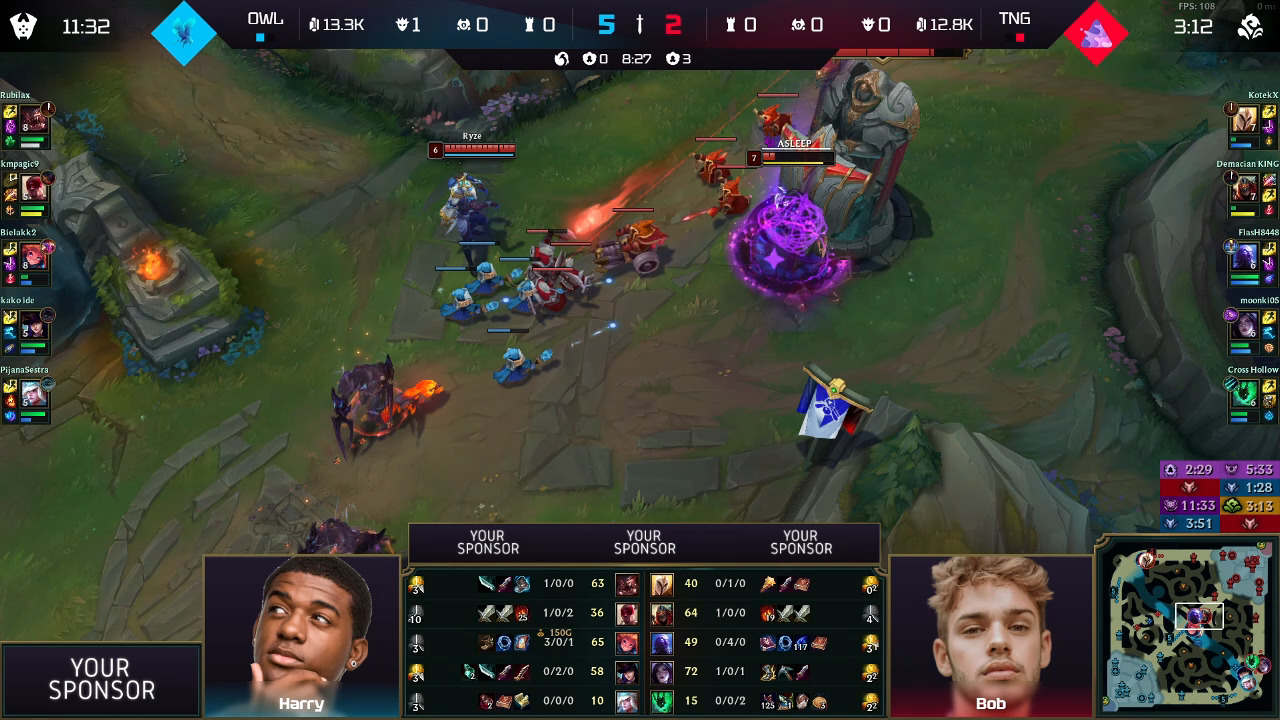Click the YOUR SPONSOR banner in the bottom-left
1280x720 pixels.
click(x=100, y=678)
